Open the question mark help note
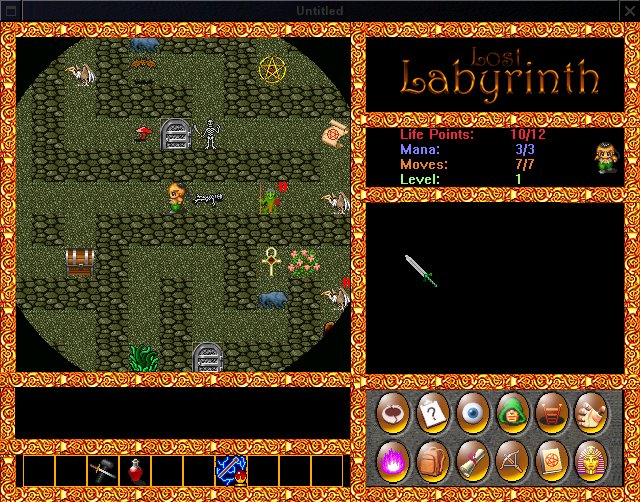The image size is (640, 502). [430, 412]
